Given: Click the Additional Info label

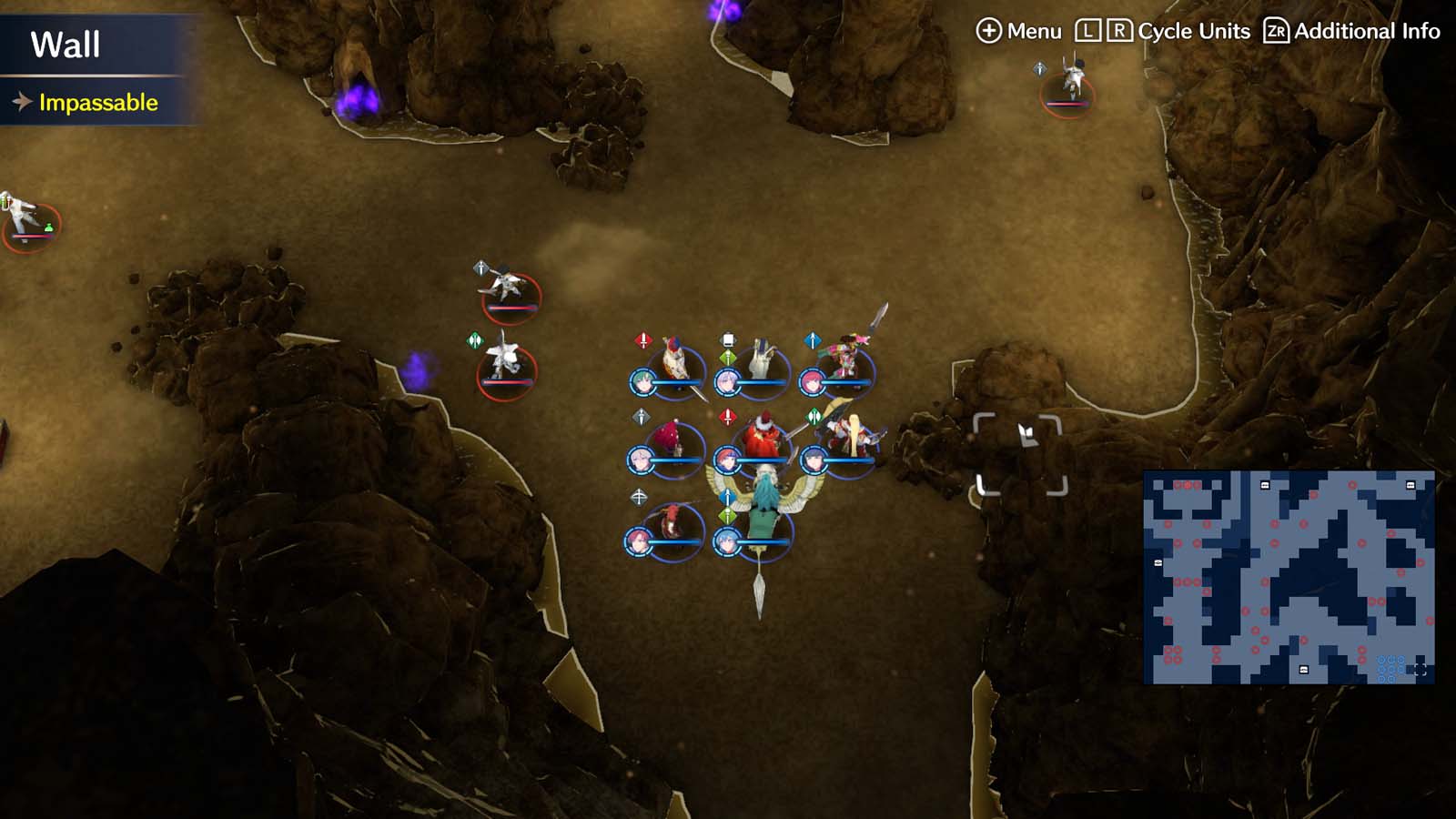Looking at the screenshot, I should (x=1365, y=30).
